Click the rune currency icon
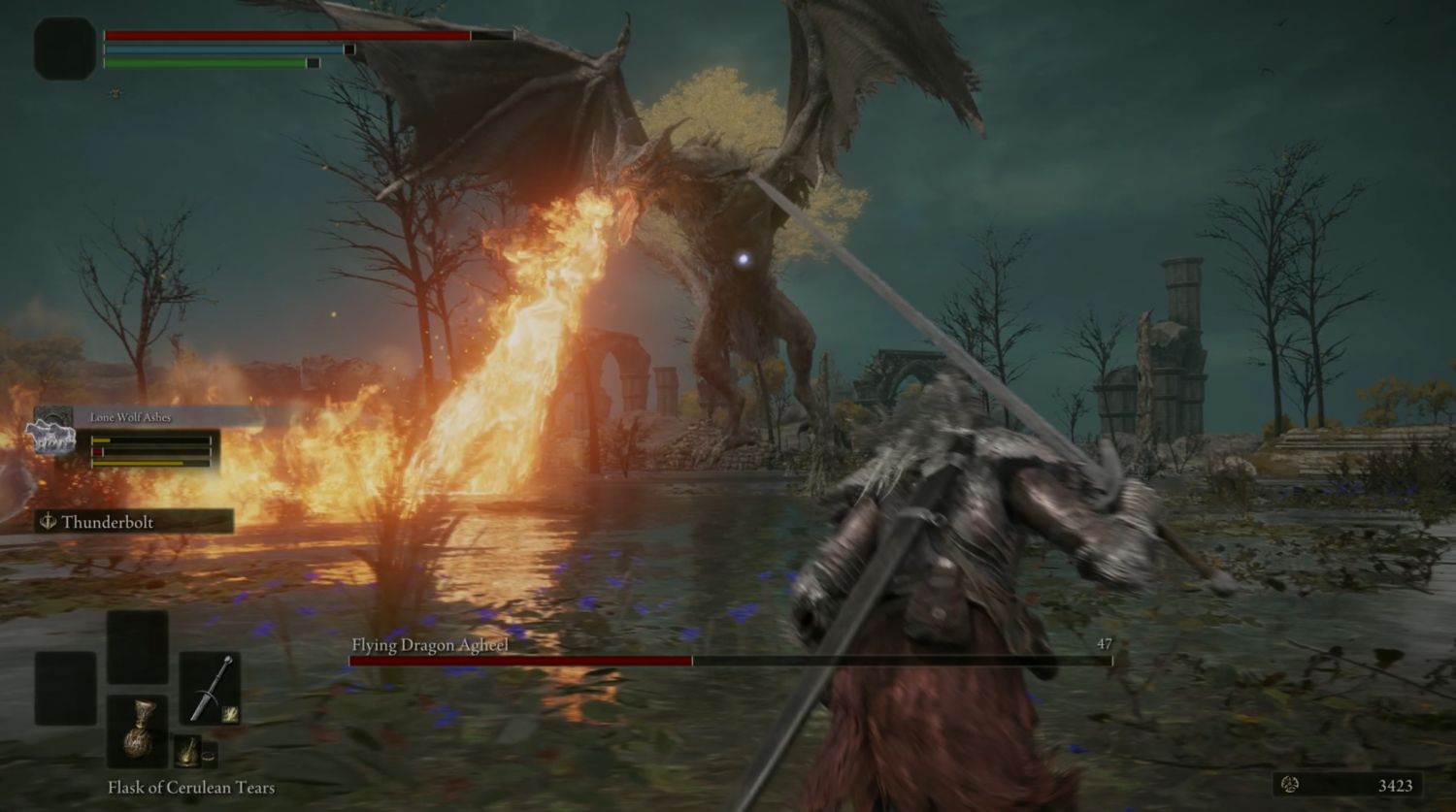Image resolution: width=1456 pixels, height=812 pixels. point(1290,784)
